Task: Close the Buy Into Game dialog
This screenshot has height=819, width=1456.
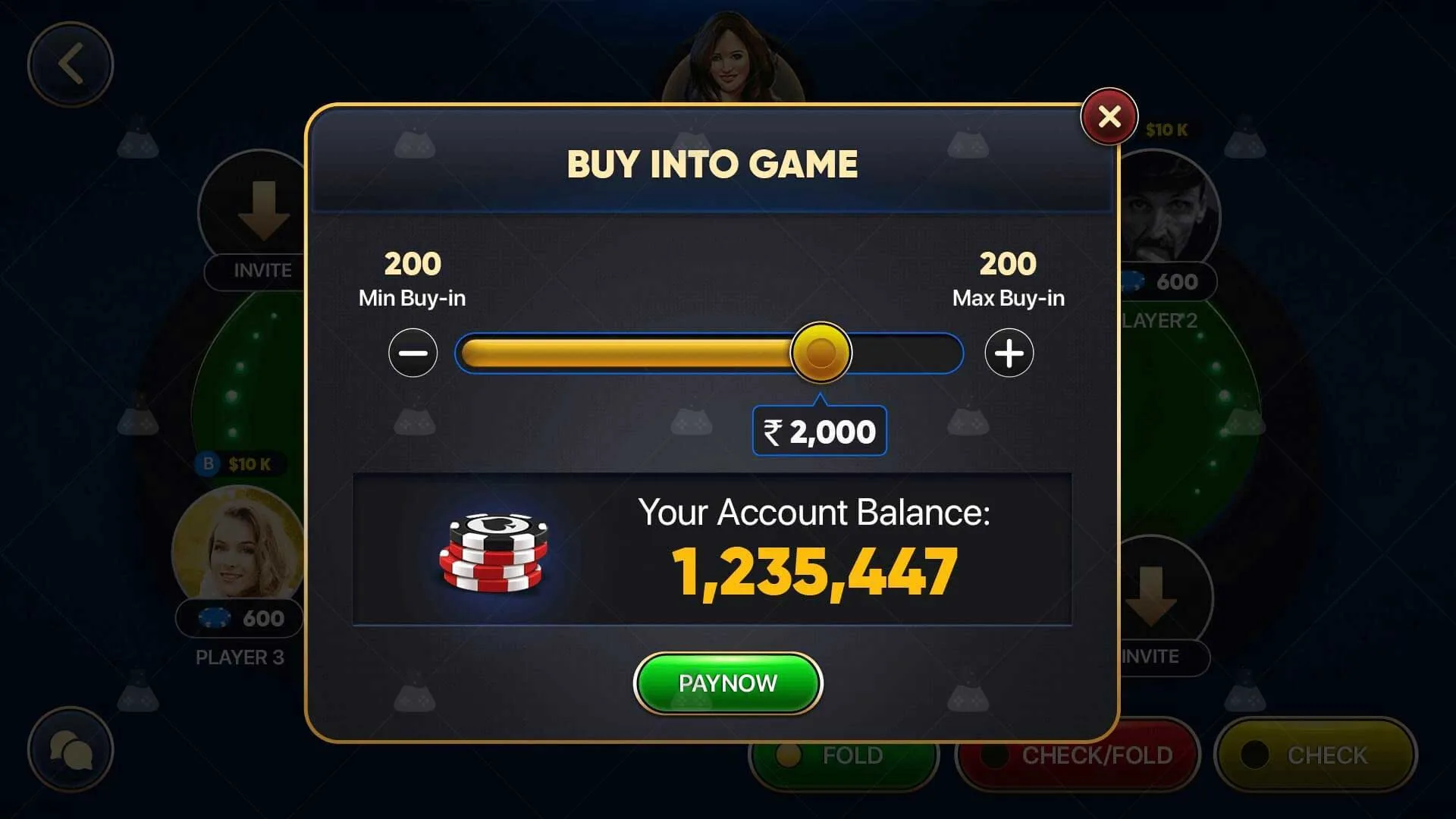Action: pyautogui.click(x=1109, y=115)
